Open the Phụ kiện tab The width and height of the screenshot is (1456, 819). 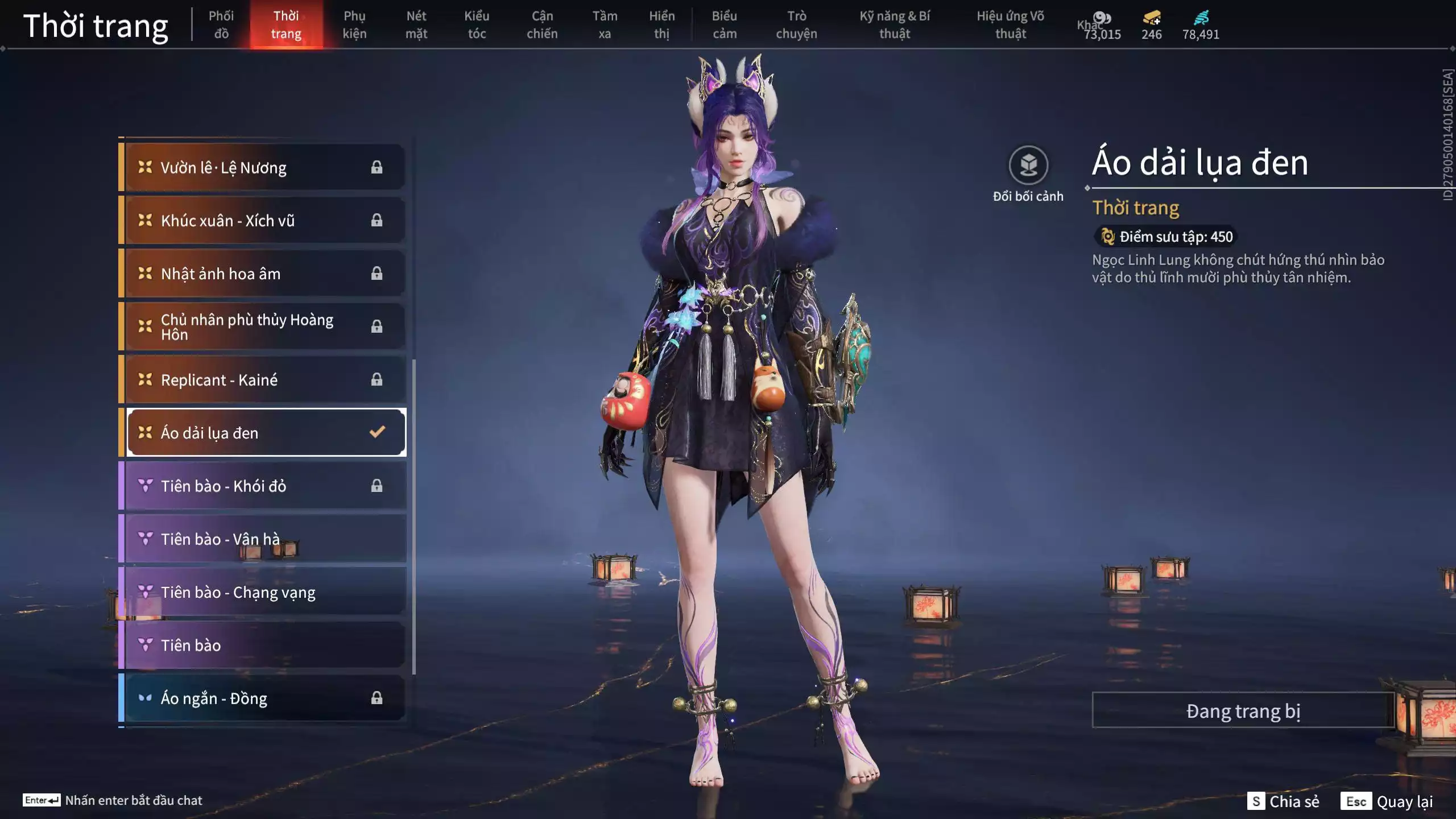pyautogui.click(x=354, y=24)
